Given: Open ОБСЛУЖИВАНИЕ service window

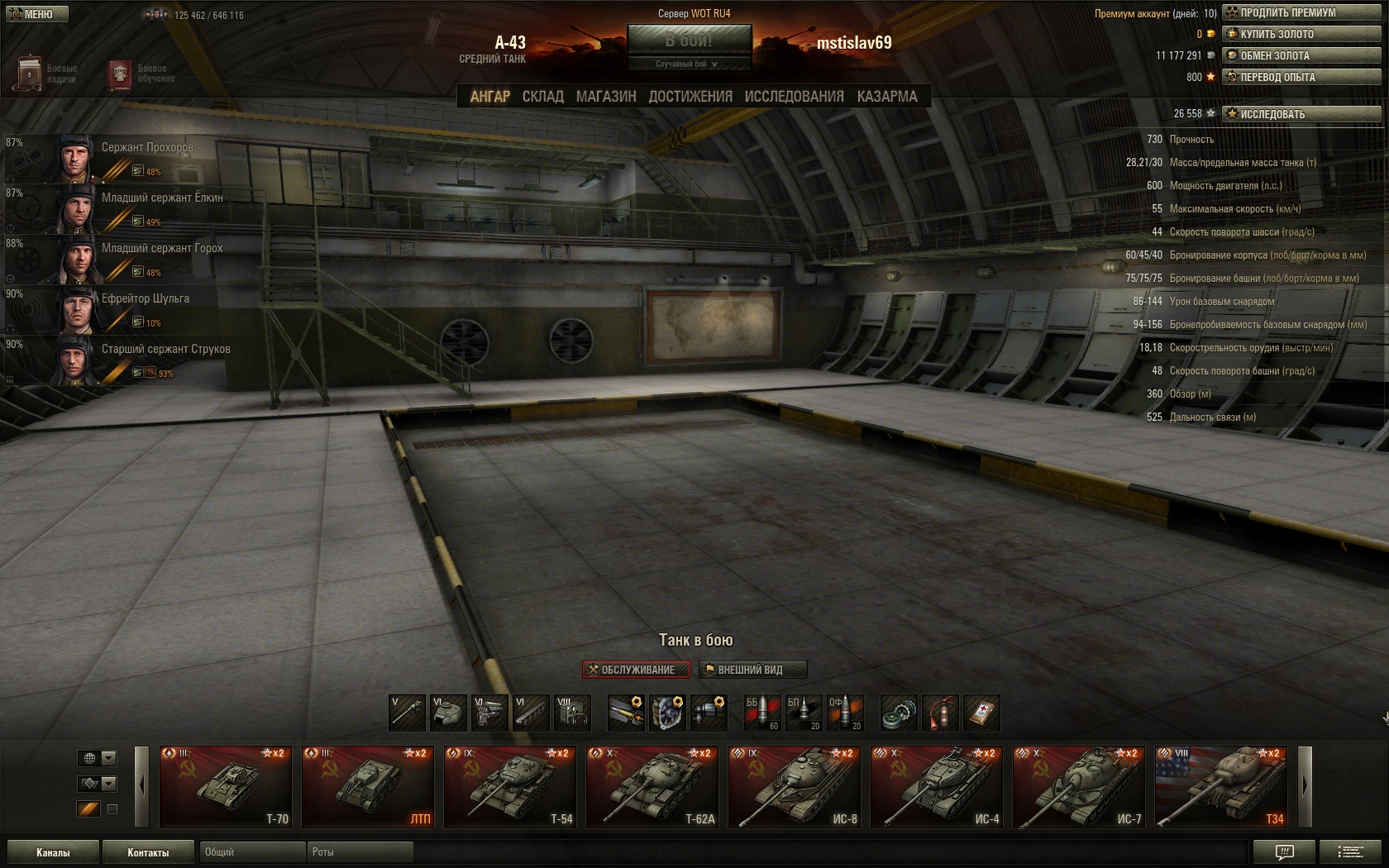Looking at the screenshot, I should click(636, 670).
